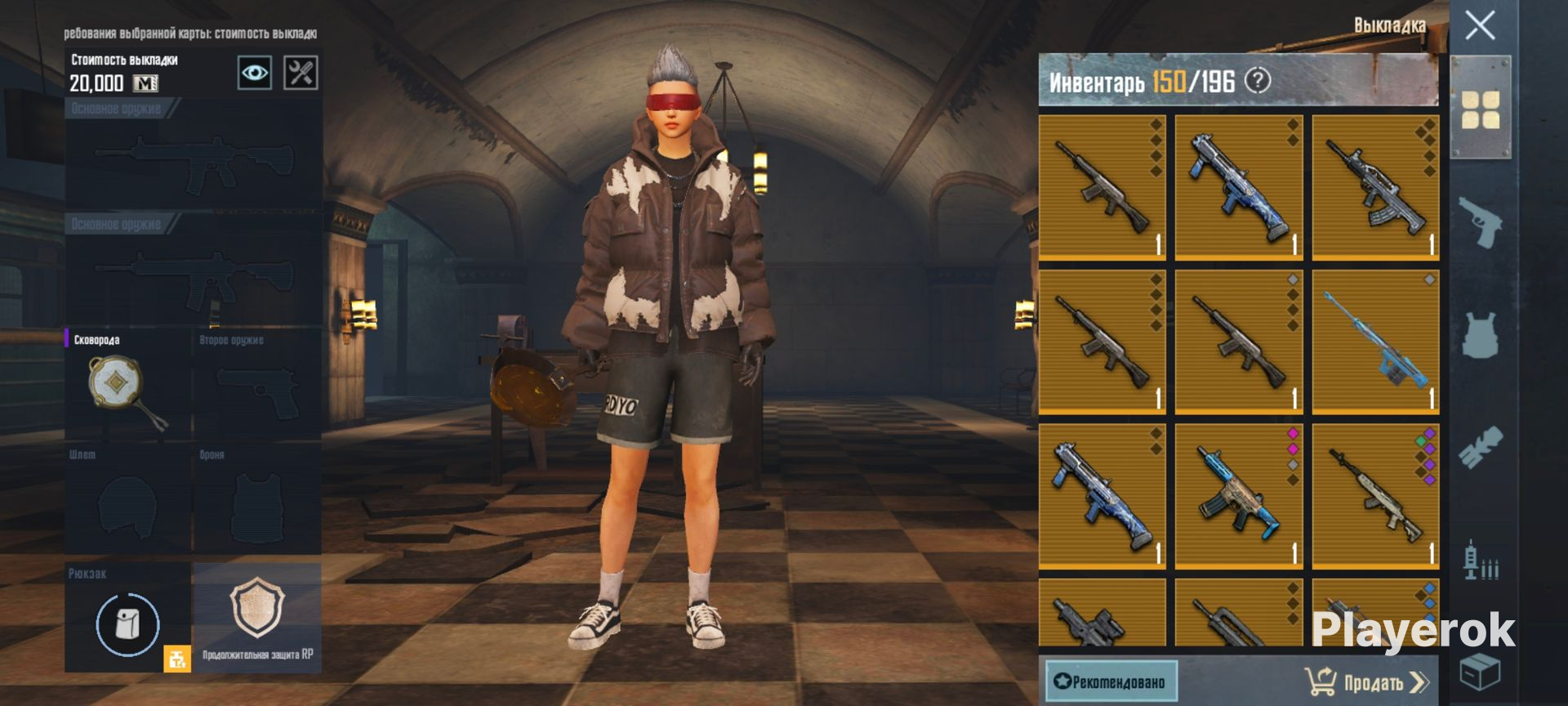Tap the Recommended button
The image size is (1568, 706).
(x=1111, y=681)
